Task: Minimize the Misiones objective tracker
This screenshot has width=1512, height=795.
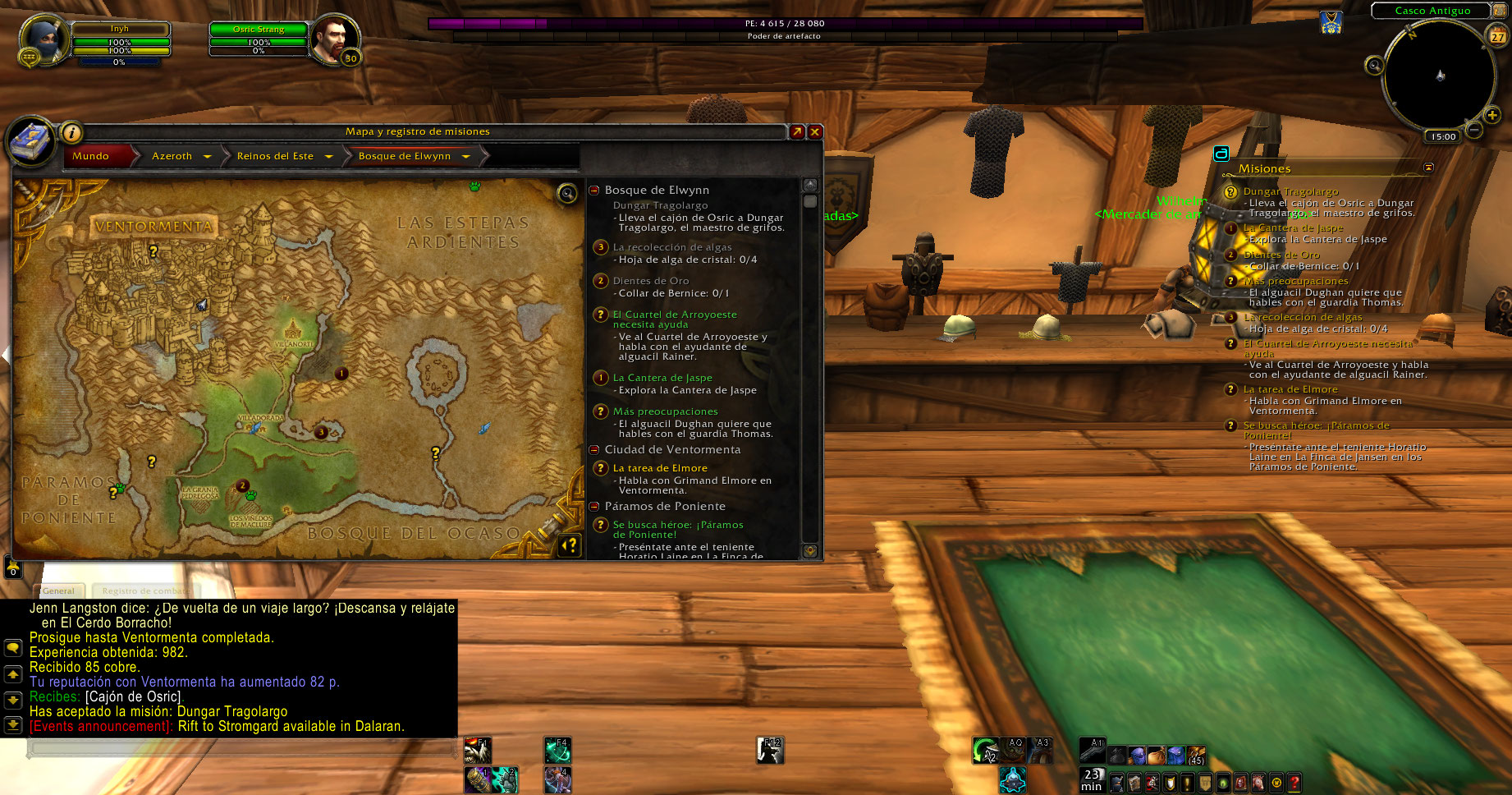Action: point(1428,168)
